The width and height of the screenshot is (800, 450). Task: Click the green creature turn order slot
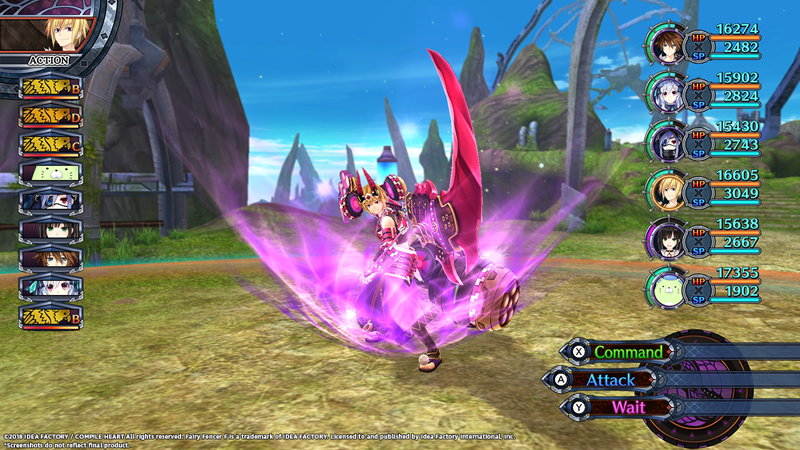(50, 173)
